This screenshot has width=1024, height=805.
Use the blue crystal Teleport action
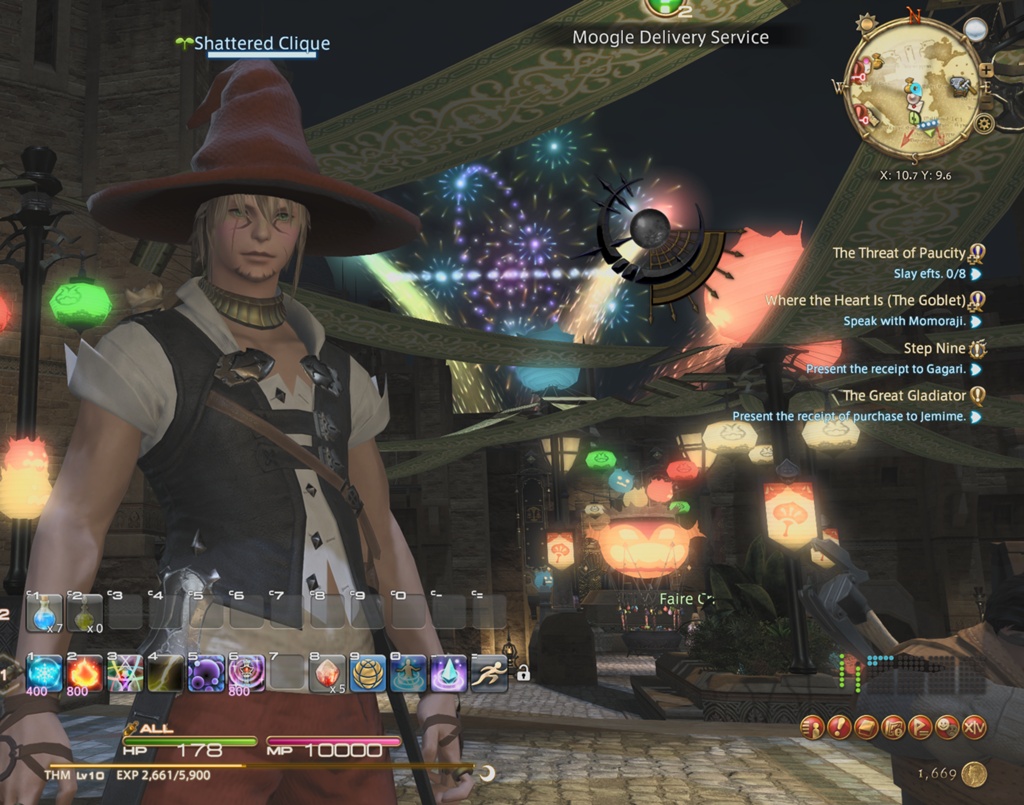click(x=449, y=674)
